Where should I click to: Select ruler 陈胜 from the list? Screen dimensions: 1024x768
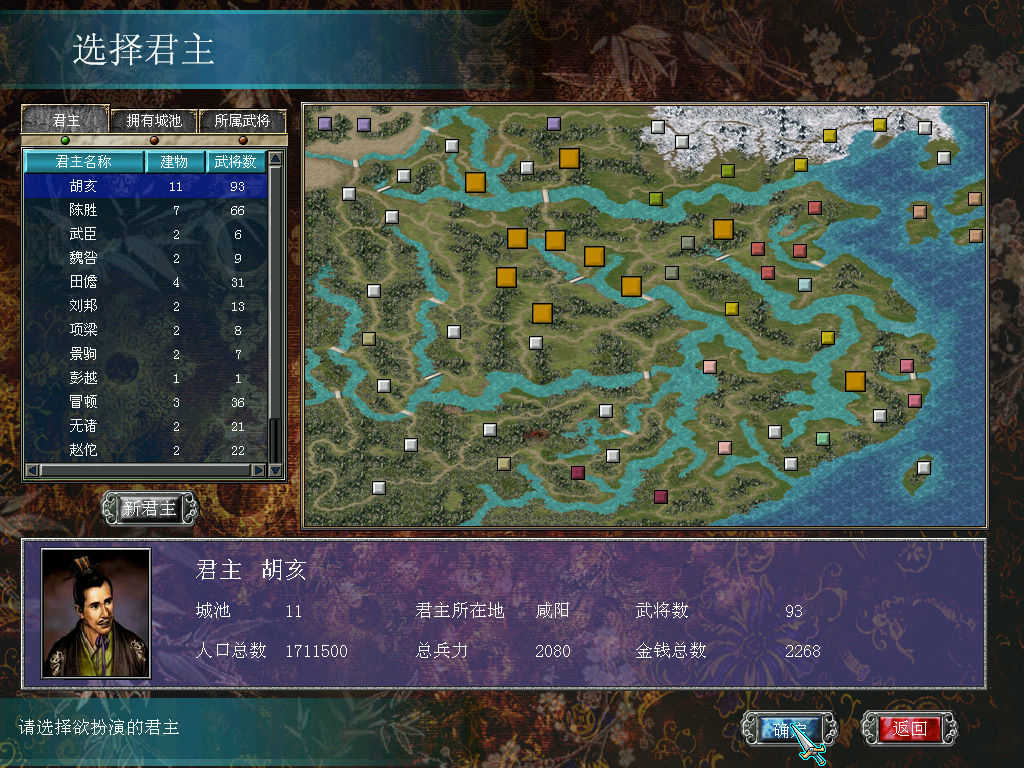pos(84,210)
